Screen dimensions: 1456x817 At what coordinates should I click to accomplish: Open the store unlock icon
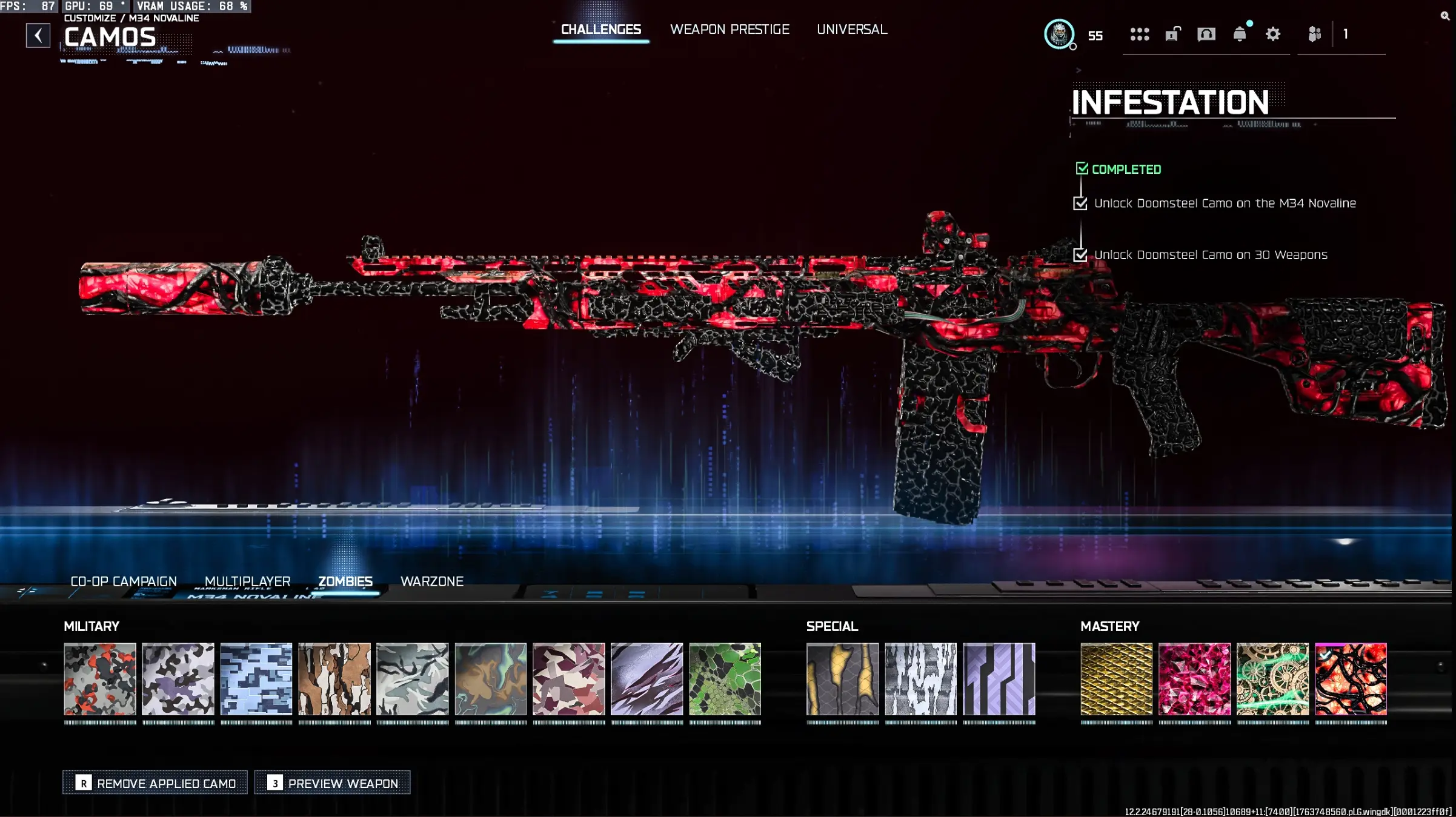pyautogui.click(x=1173, y=35)
